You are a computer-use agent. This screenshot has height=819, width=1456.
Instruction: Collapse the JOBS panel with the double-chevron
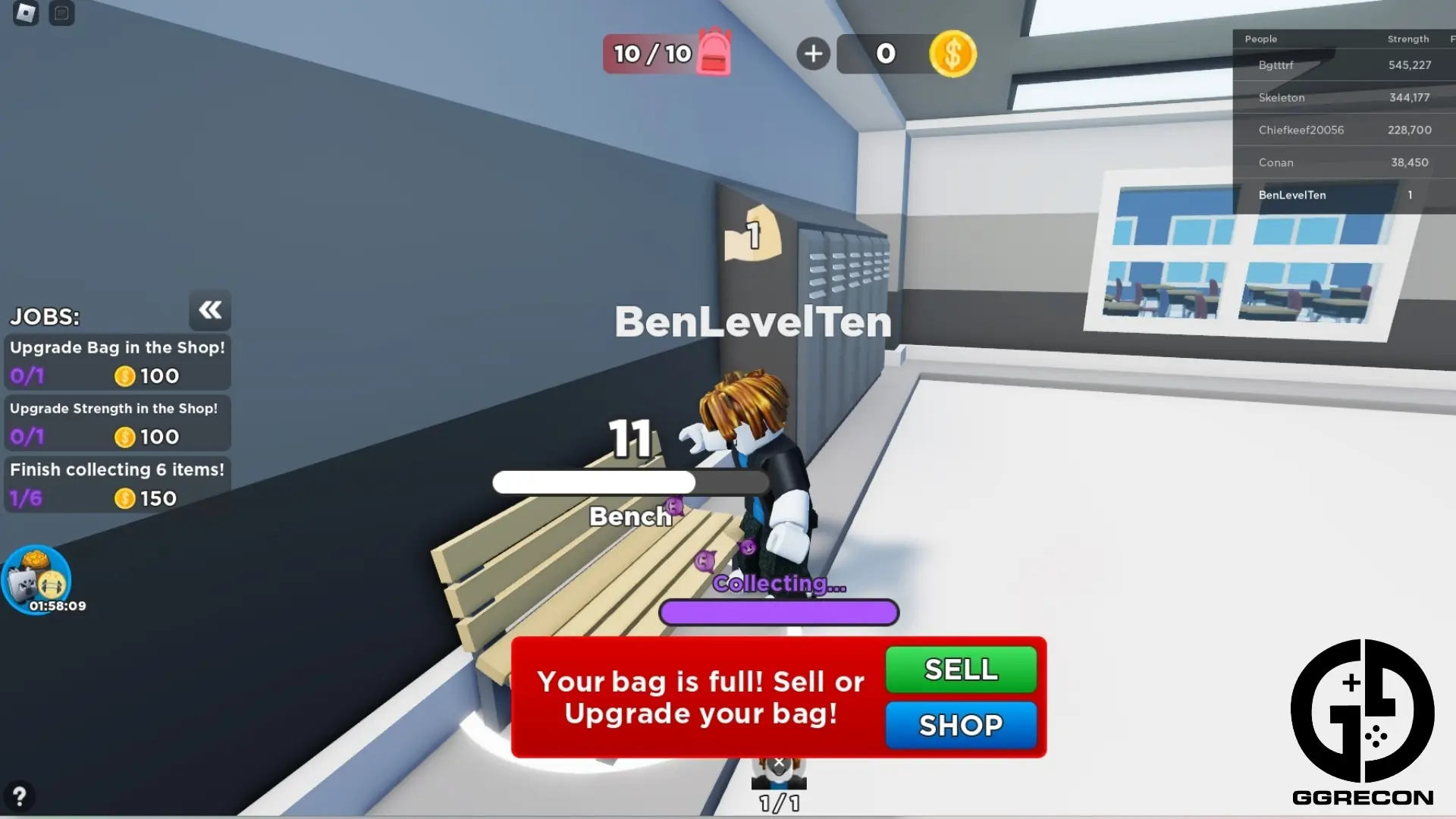pos(210,310)
